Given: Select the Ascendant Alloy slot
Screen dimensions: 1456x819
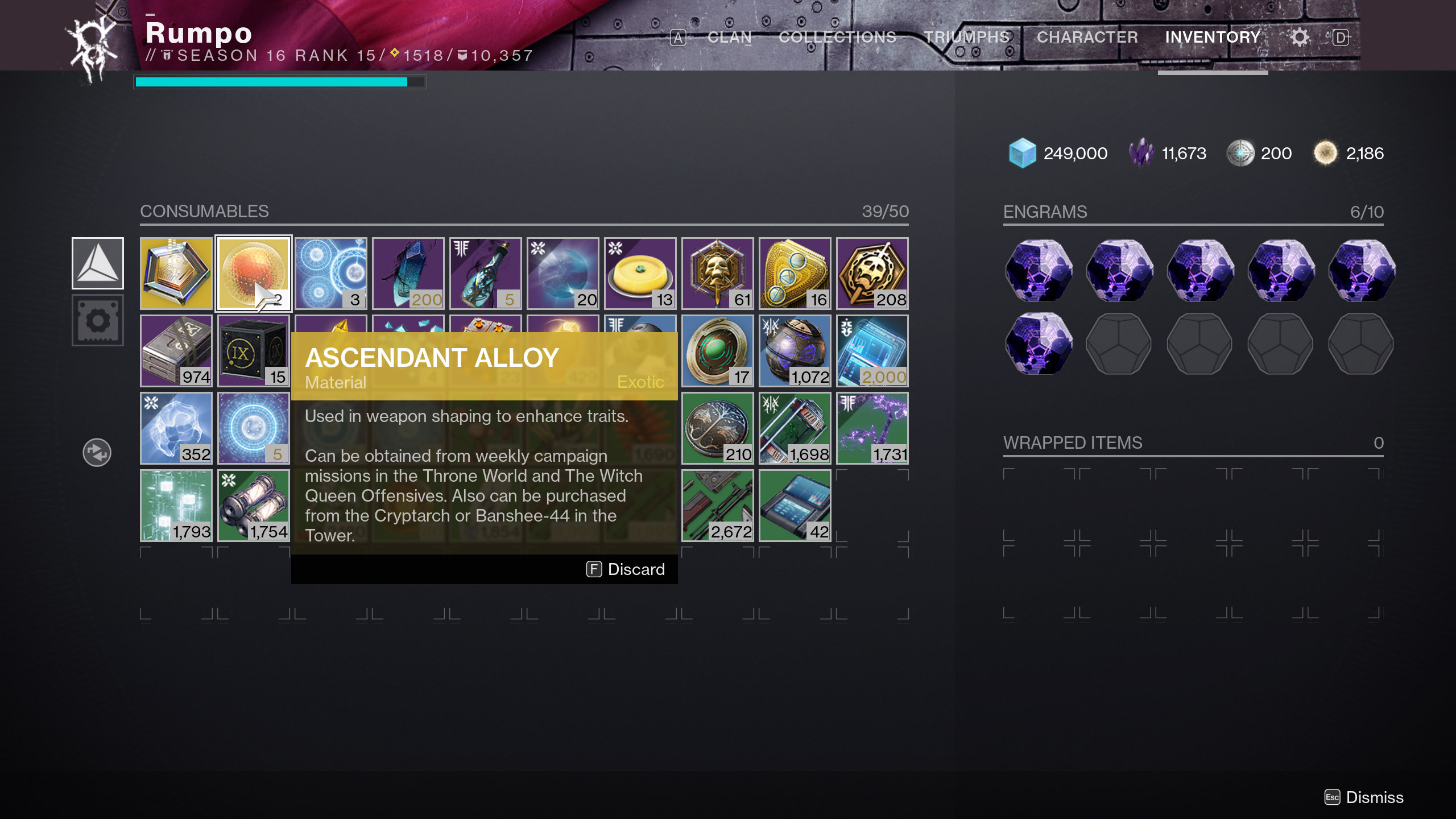Looking at the screenshot, I should click(x=254, y=274).
